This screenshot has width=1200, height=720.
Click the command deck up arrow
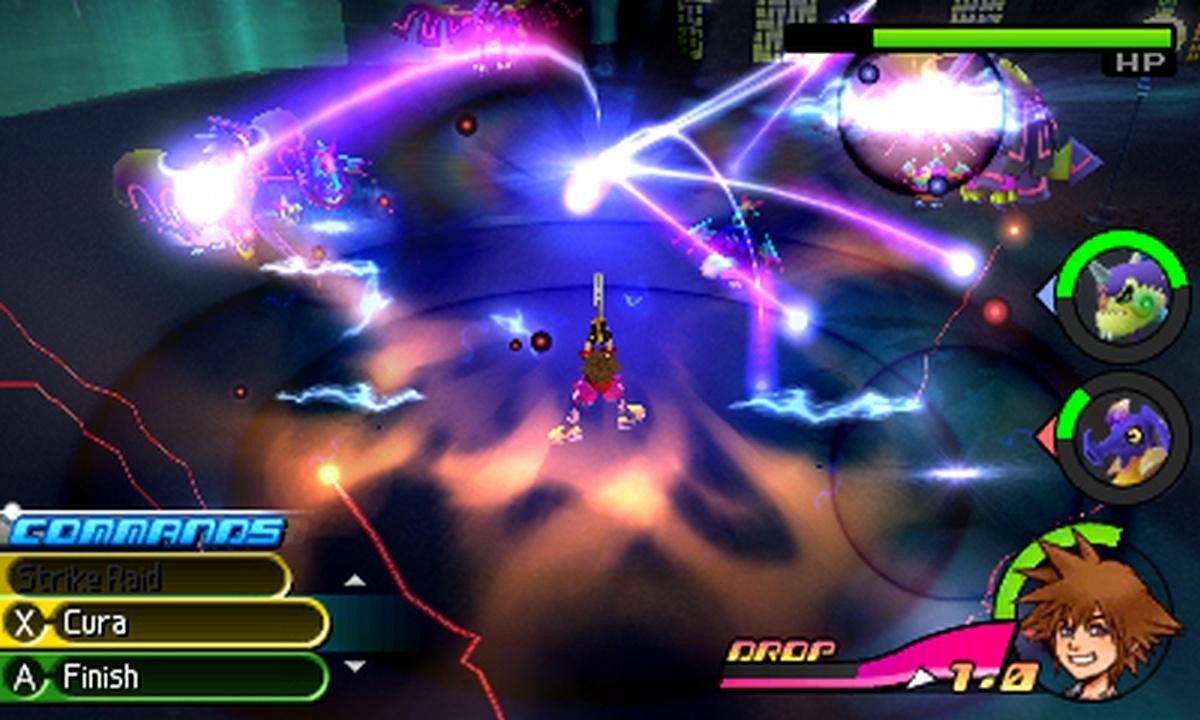(355, 580)
